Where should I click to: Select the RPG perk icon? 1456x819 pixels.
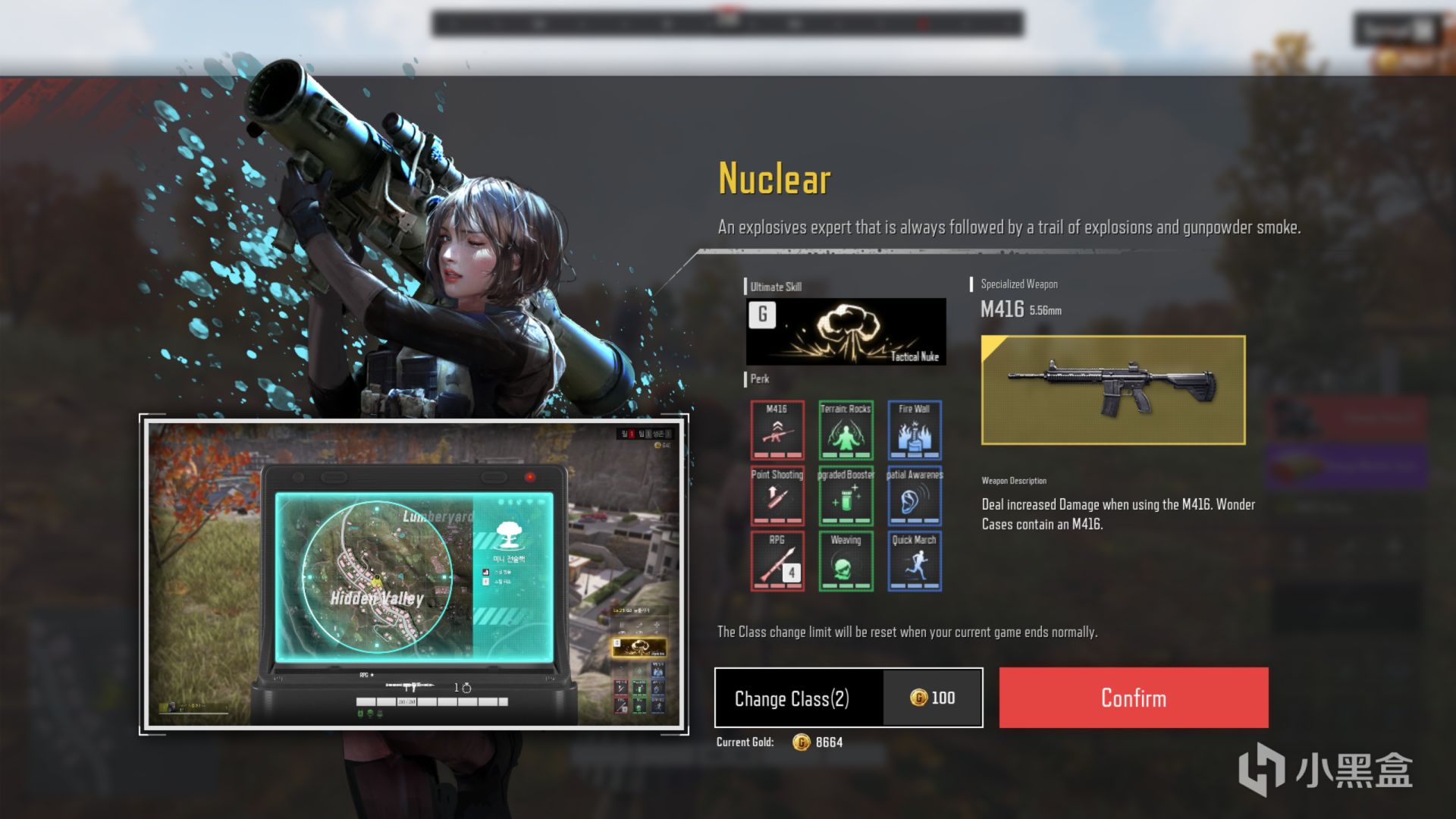click(x=777, y=561)
